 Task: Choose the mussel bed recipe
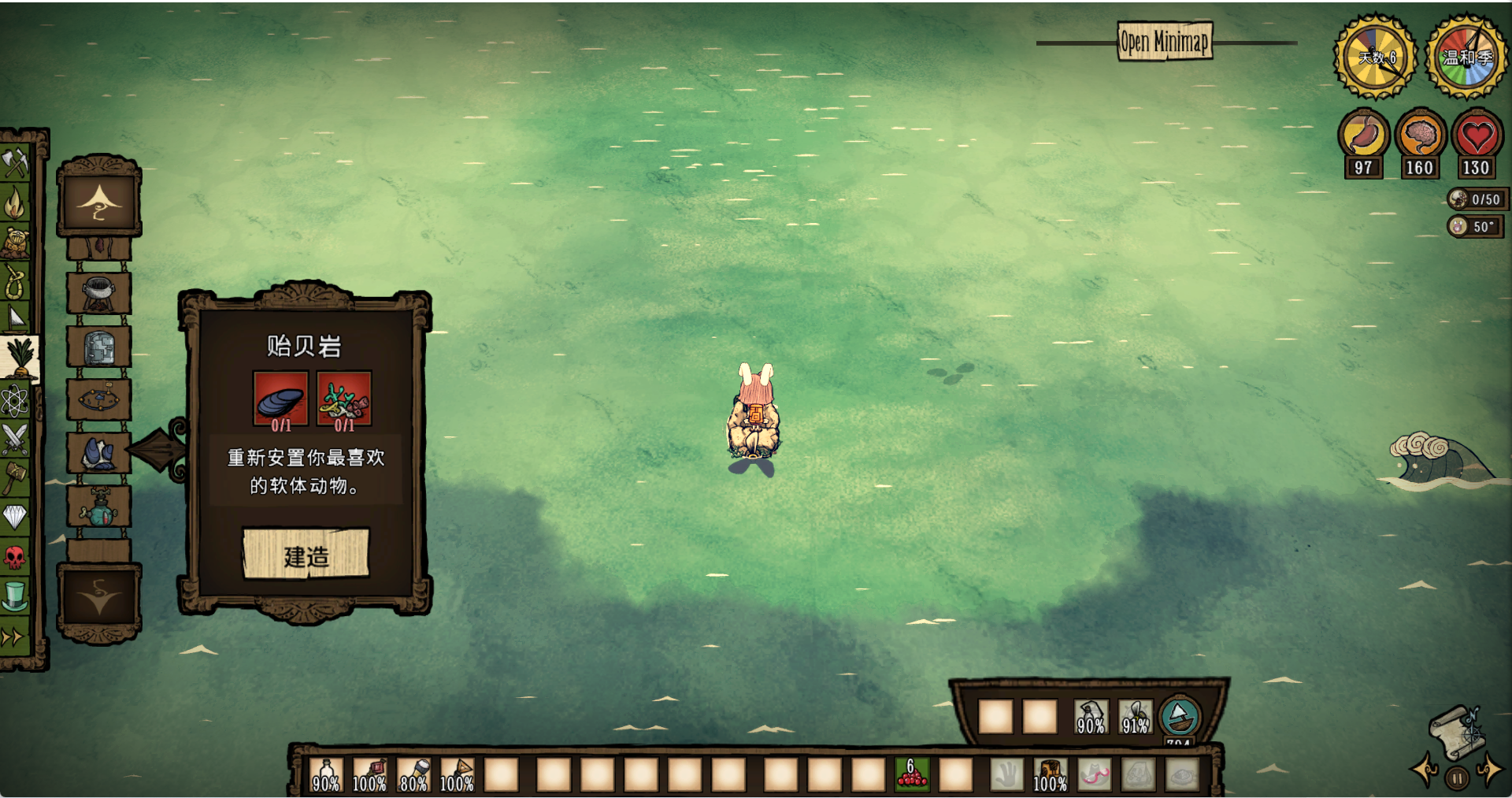click(99, 454)
